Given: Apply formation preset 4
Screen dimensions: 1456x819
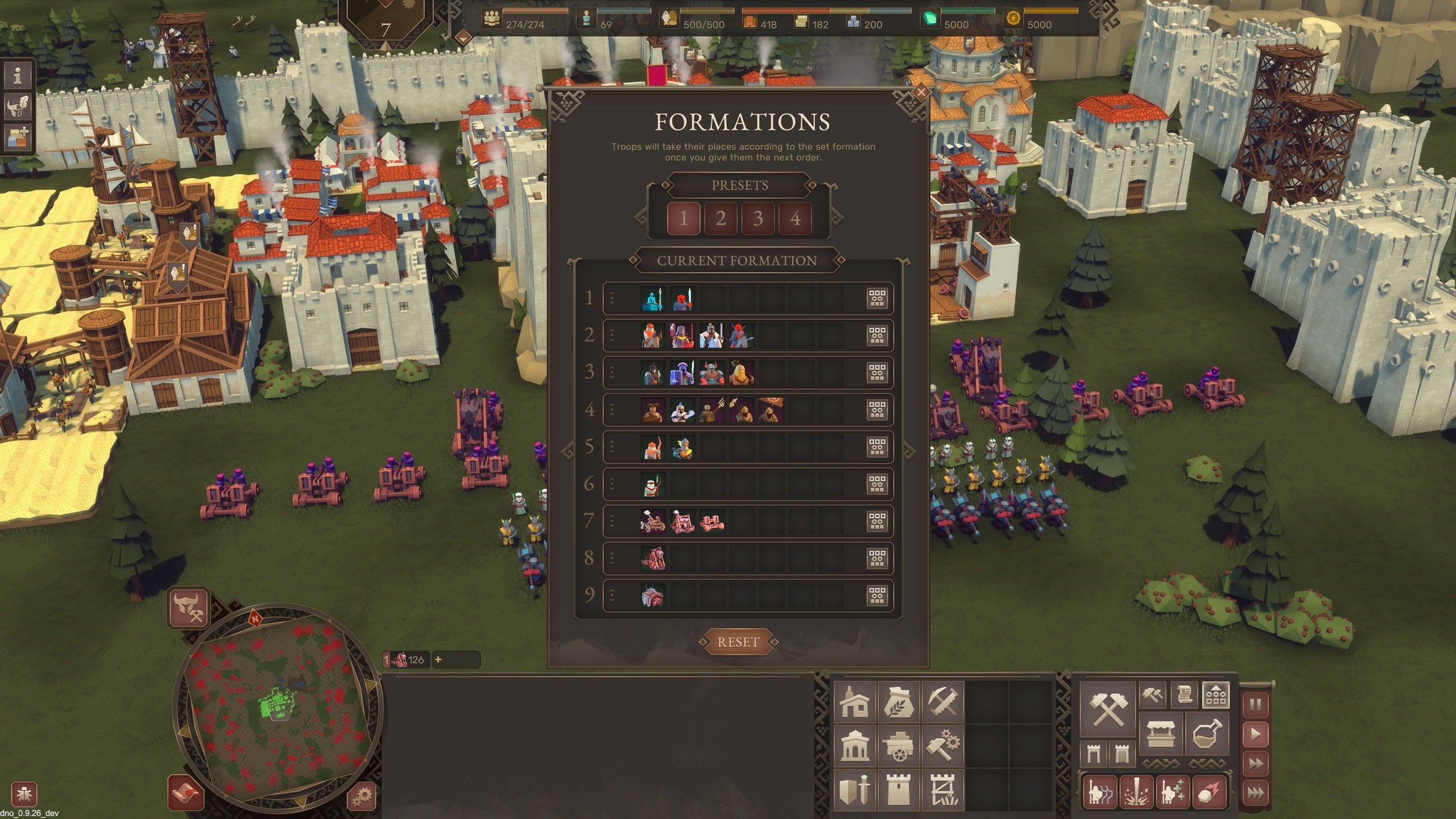Looking at the screenshot, I should 795,218.
